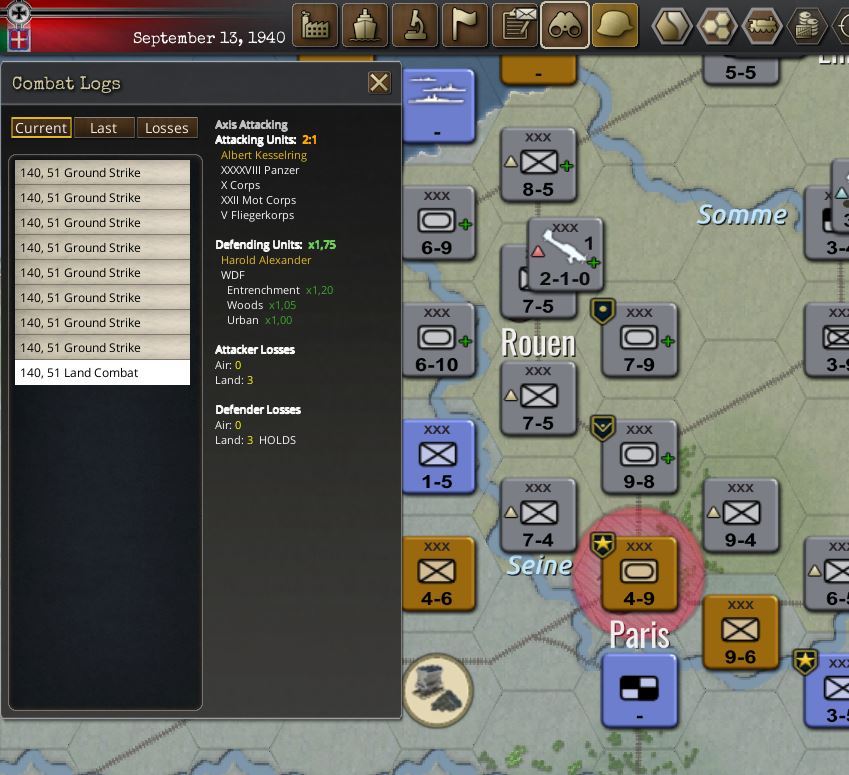
Task: Select the 2-1-0 aircraft unit counter
Action: click(x=565, y=256)
